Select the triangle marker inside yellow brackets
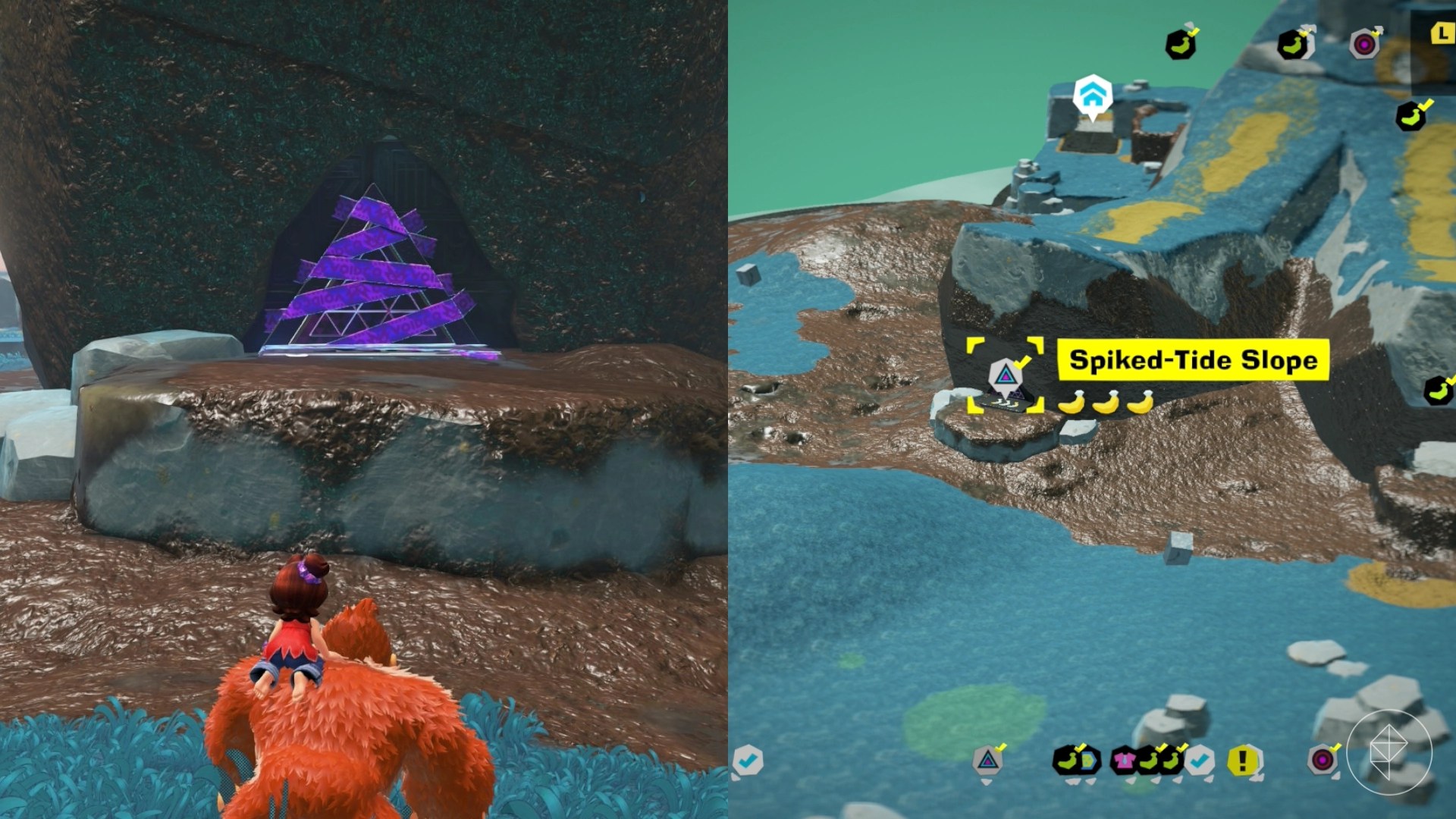The height and width of the screenshot is (819, 1456). [1006, 375]
